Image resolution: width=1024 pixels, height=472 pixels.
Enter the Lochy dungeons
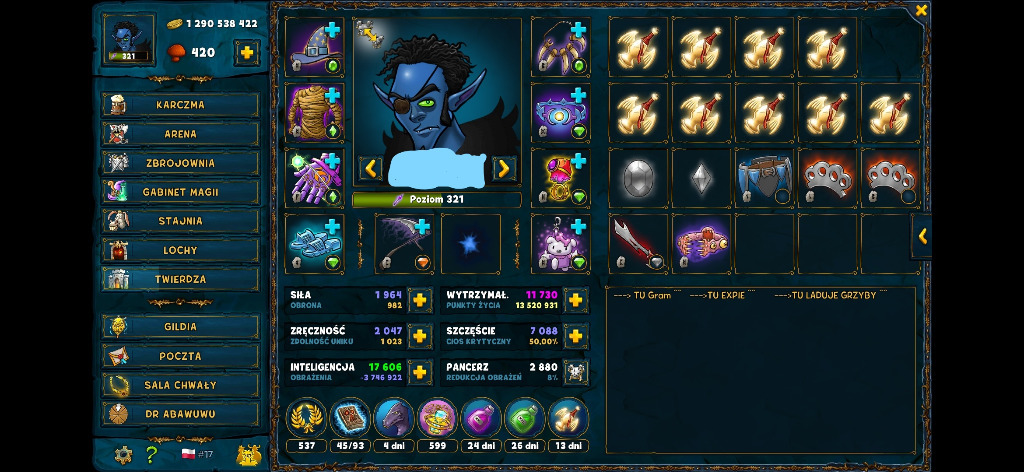coord(180,250)
